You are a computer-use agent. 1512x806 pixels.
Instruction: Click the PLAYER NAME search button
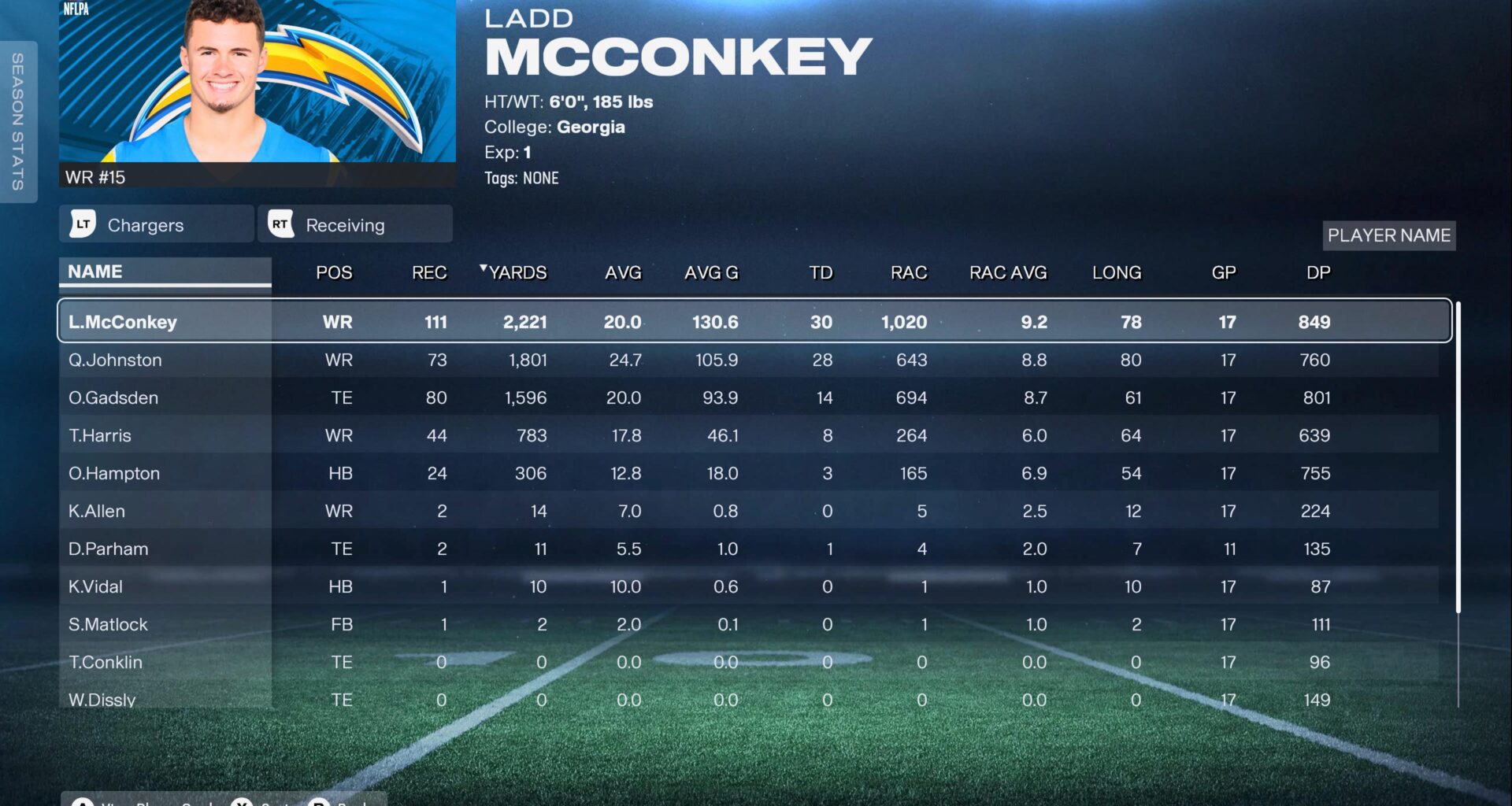point(1388,235)
